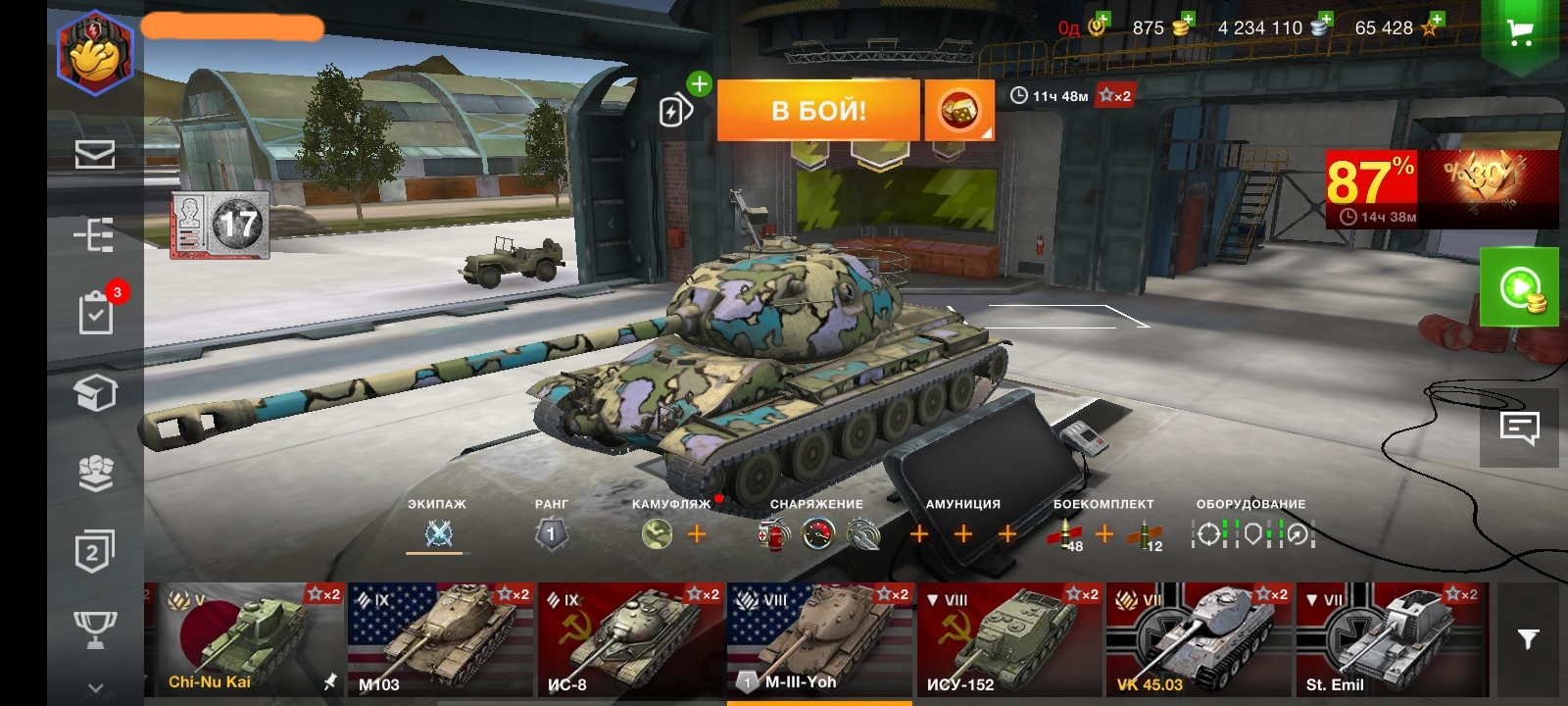
Task: Open the clan trophy cup icon
Action: [x=95, y=629]
